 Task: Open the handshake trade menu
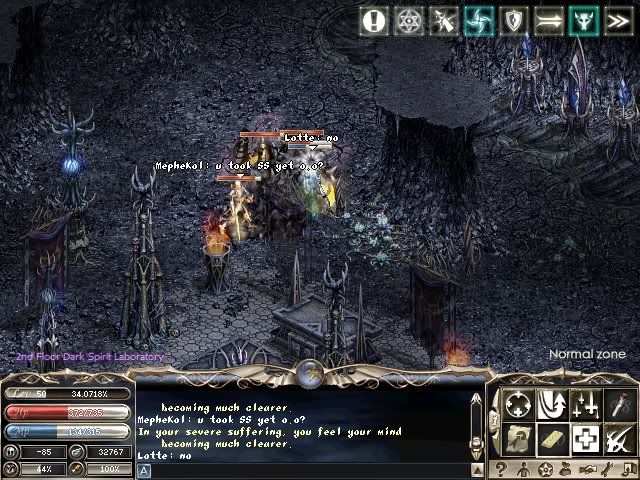point(590,469)
